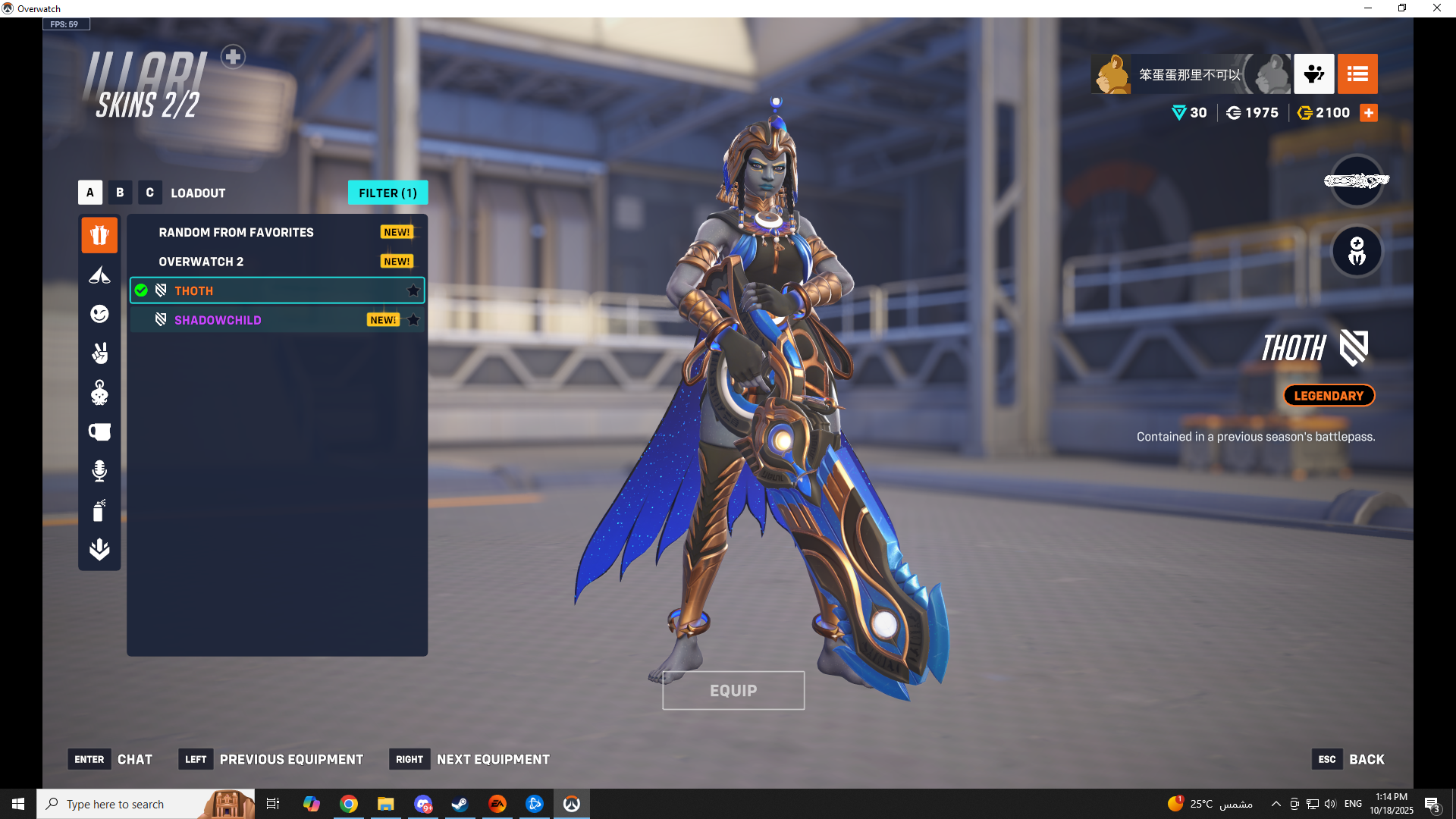Switch to loadout C
1456x819 pixels.
[x=149, y=193]
